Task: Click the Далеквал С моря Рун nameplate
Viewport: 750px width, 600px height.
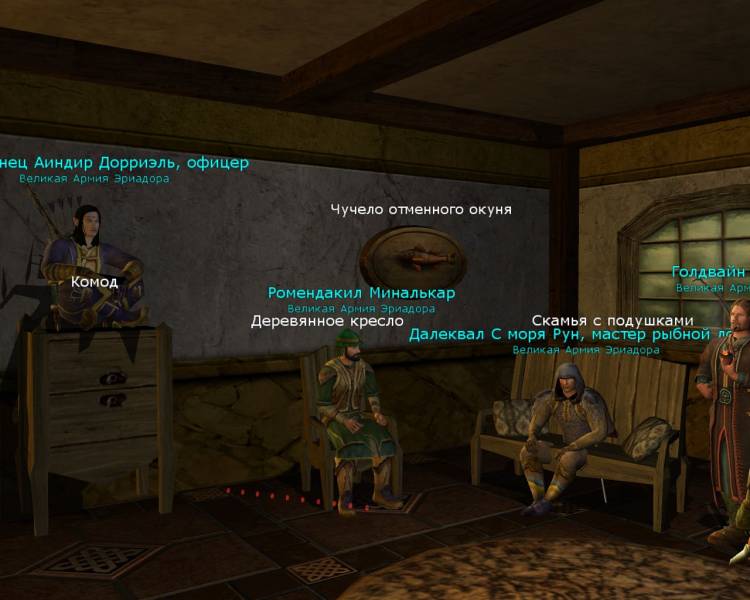Action: 579,335
